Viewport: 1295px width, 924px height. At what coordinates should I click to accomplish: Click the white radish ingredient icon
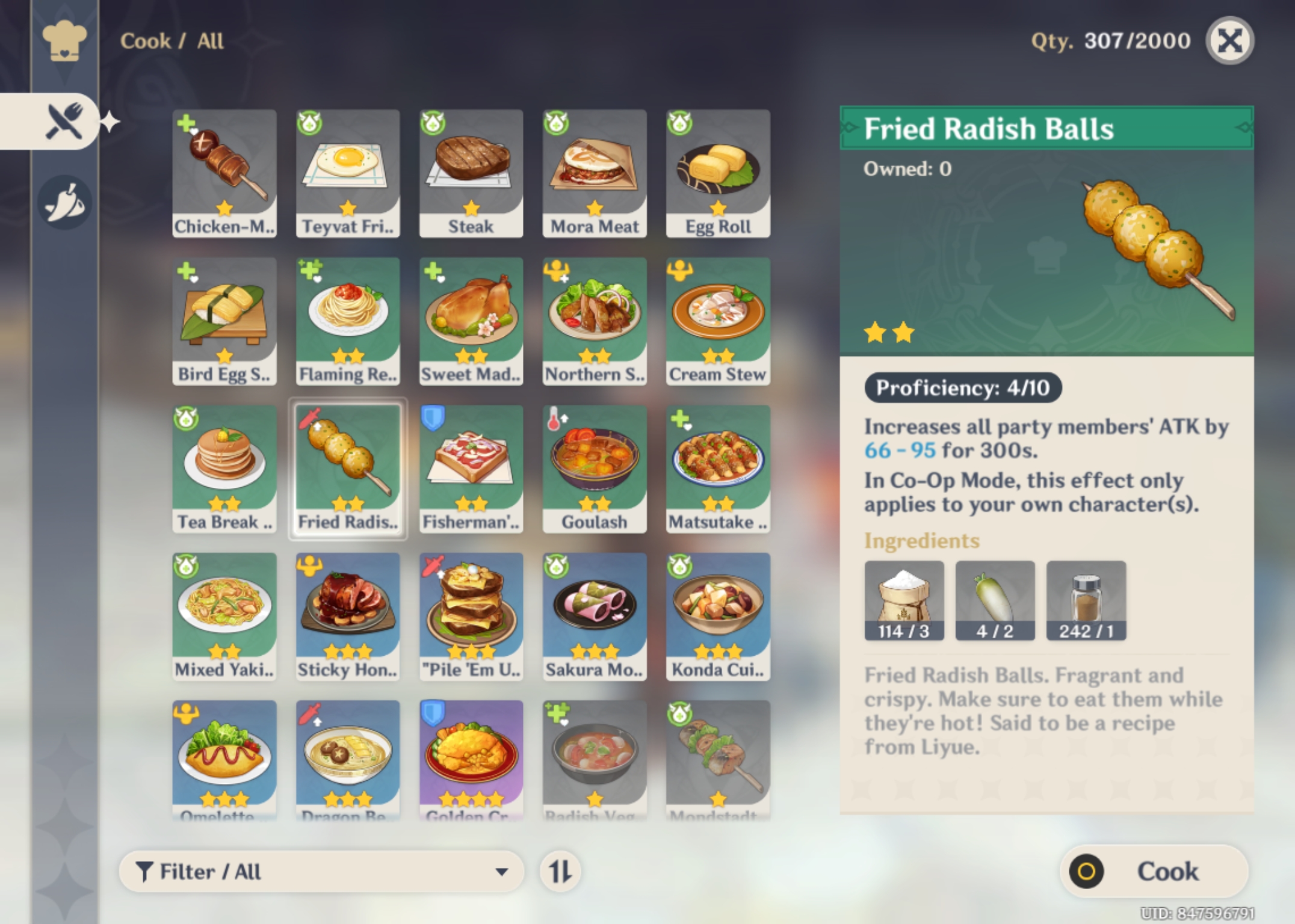tap(994, 600)
